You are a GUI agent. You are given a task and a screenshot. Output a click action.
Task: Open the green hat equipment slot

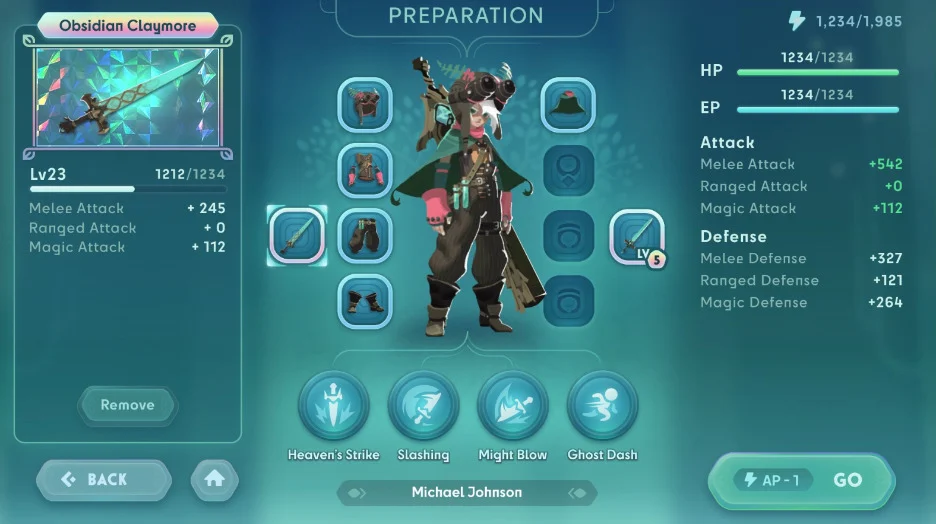(x=568, y=105)
